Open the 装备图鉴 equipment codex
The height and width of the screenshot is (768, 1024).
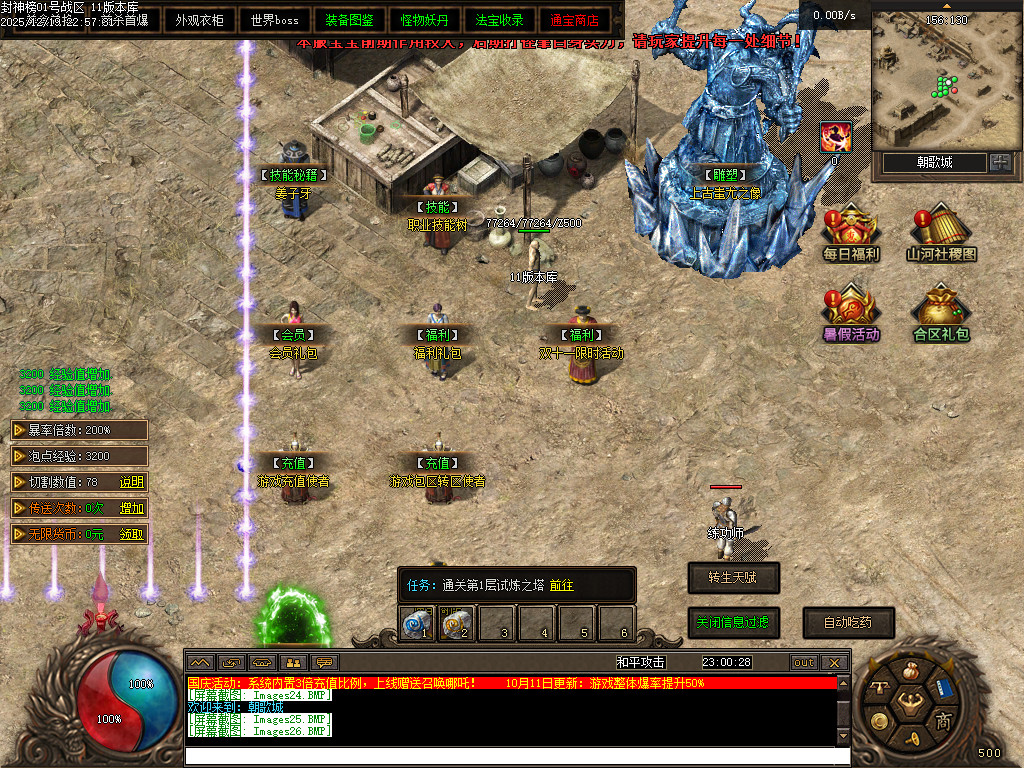(x=350, y=19)
